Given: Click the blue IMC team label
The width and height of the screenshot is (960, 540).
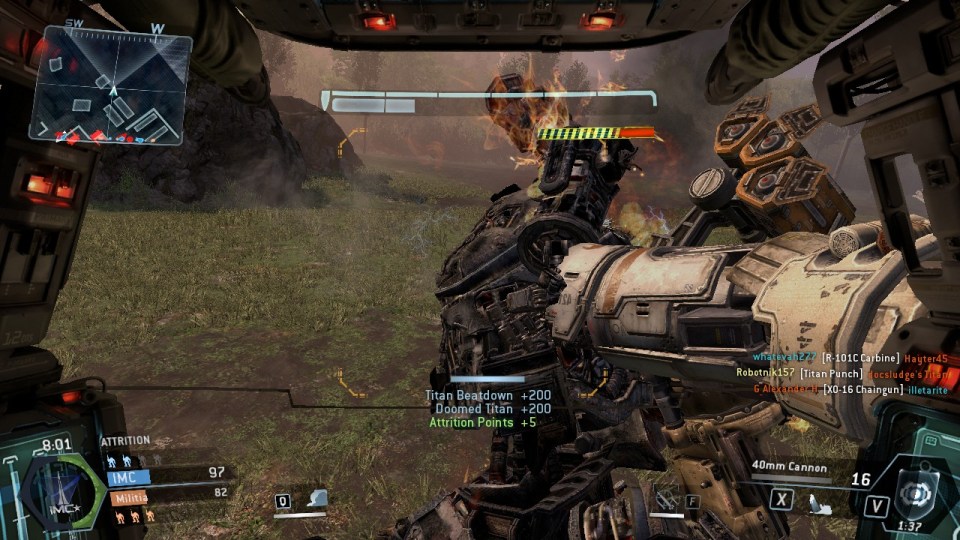Looking at the screenshot, I should 128,478.
